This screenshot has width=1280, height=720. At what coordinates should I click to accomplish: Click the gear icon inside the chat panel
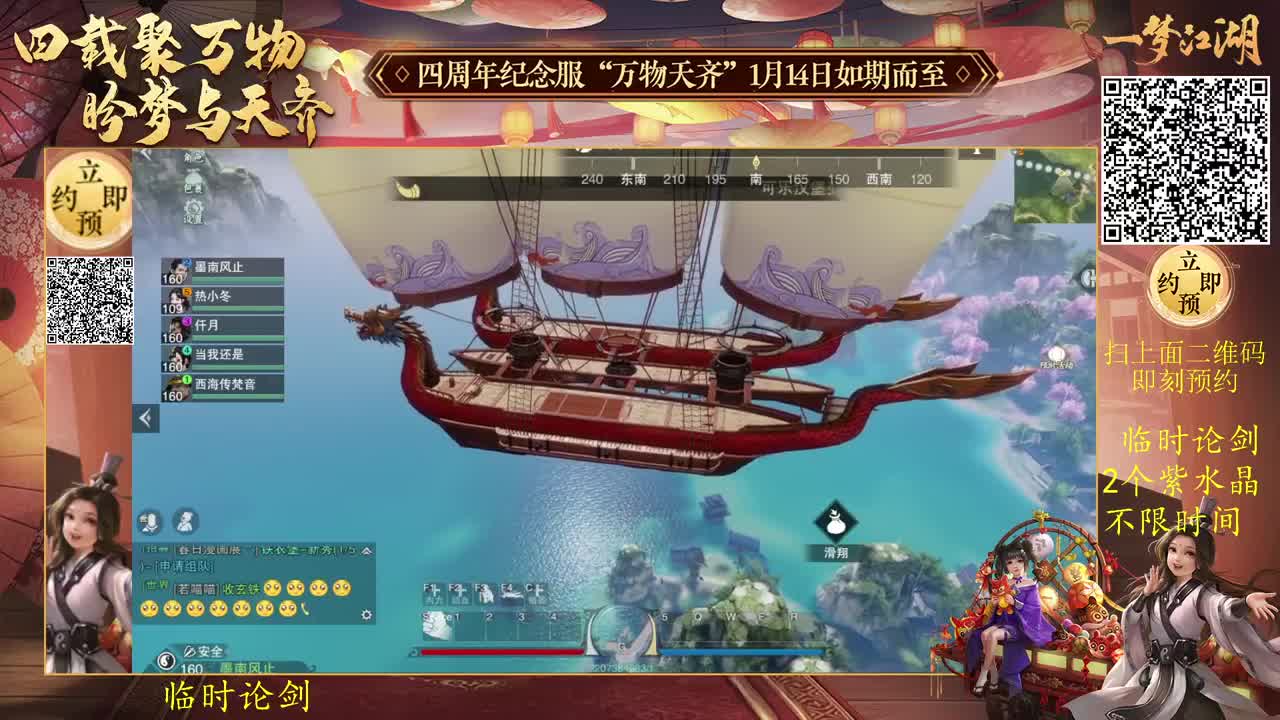[x=367, y=615]
